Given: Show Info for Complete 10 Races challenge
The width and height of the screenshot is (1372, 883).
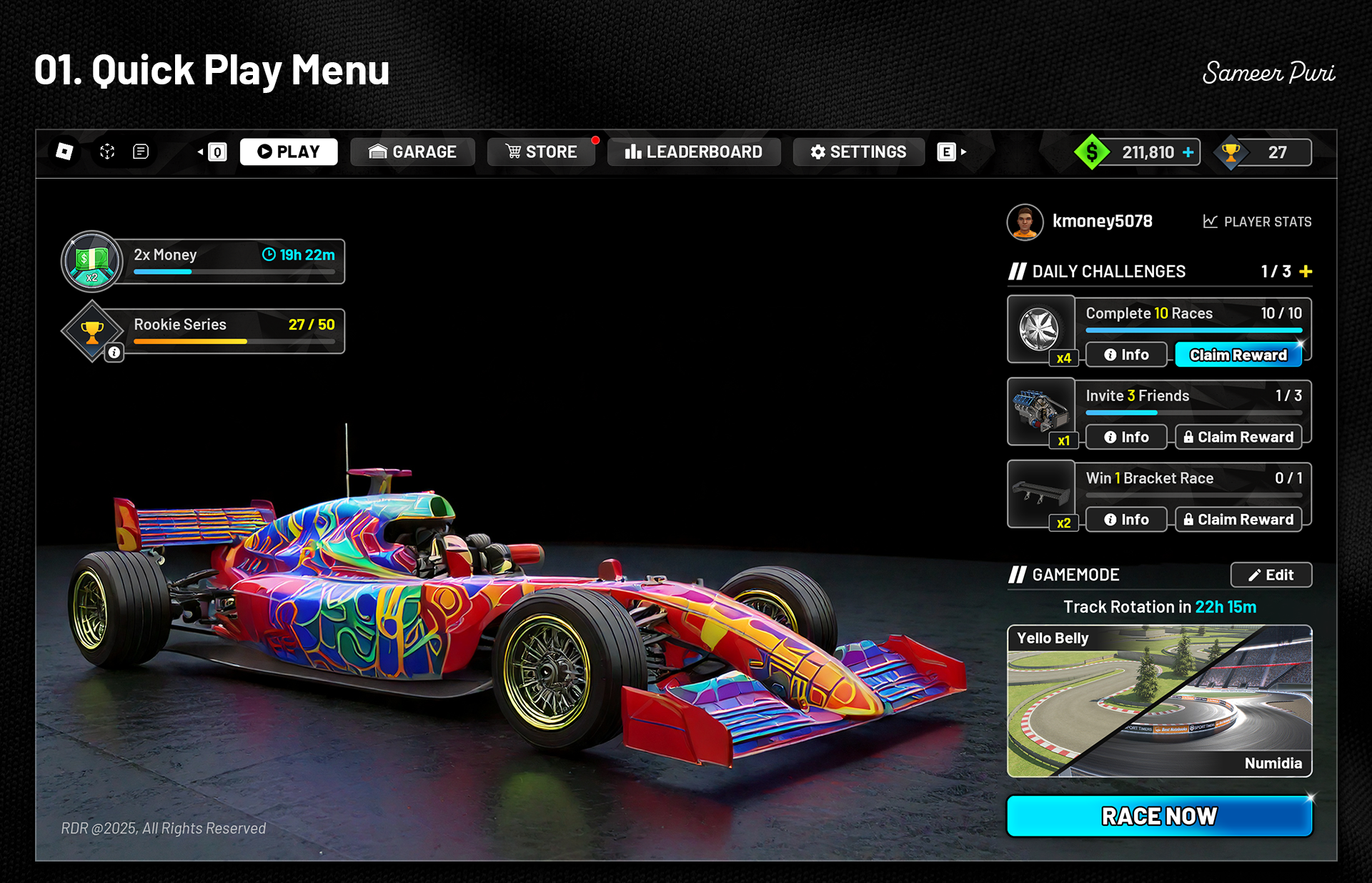Looking at the screenshot, I should pyautogui.click(x=1126, y=355).
